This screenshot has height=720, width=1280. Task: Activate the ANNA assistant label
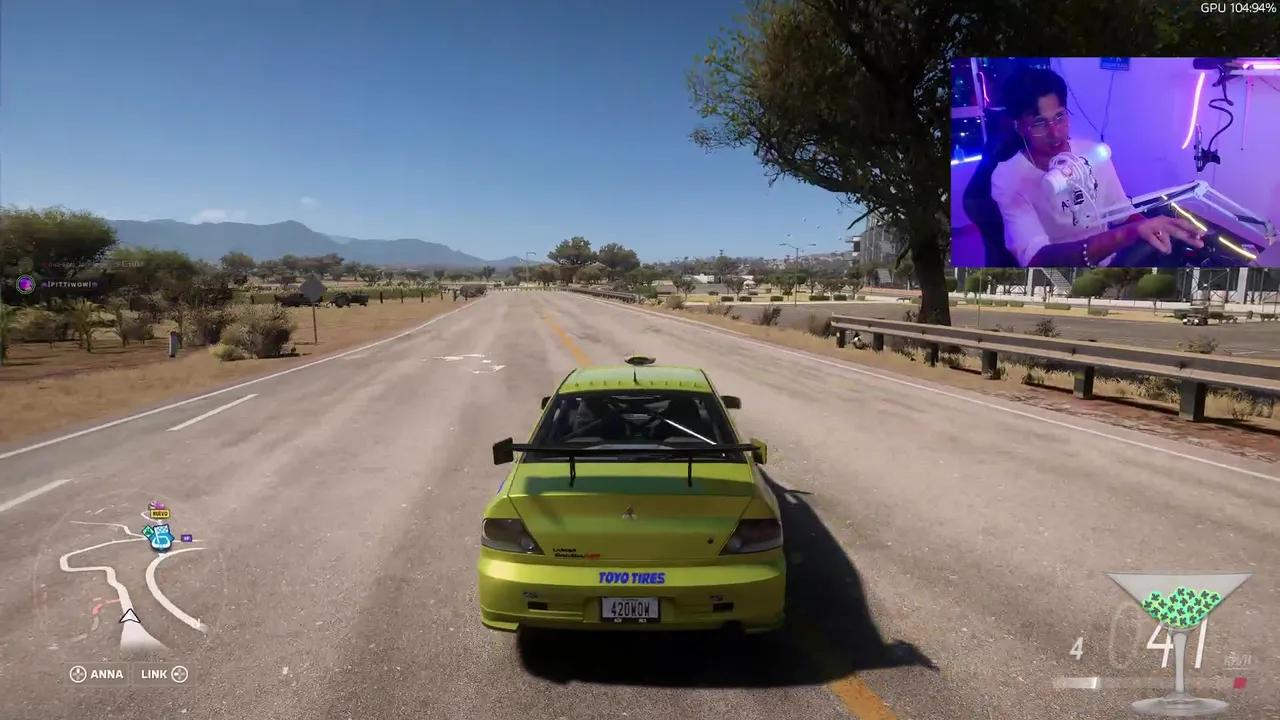pos(106,674)
